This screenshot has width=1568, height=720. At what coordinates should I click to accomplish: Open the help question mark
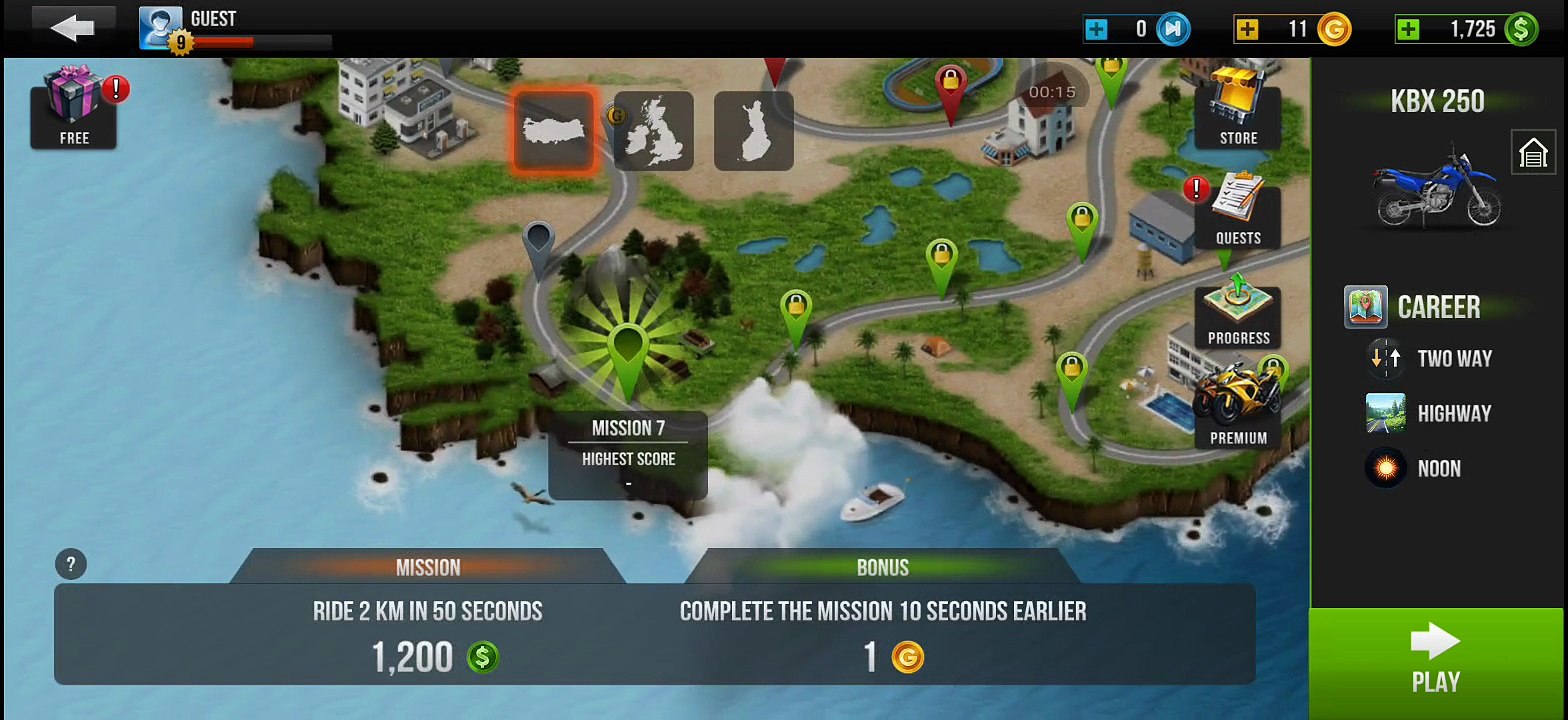click(71, 564)
